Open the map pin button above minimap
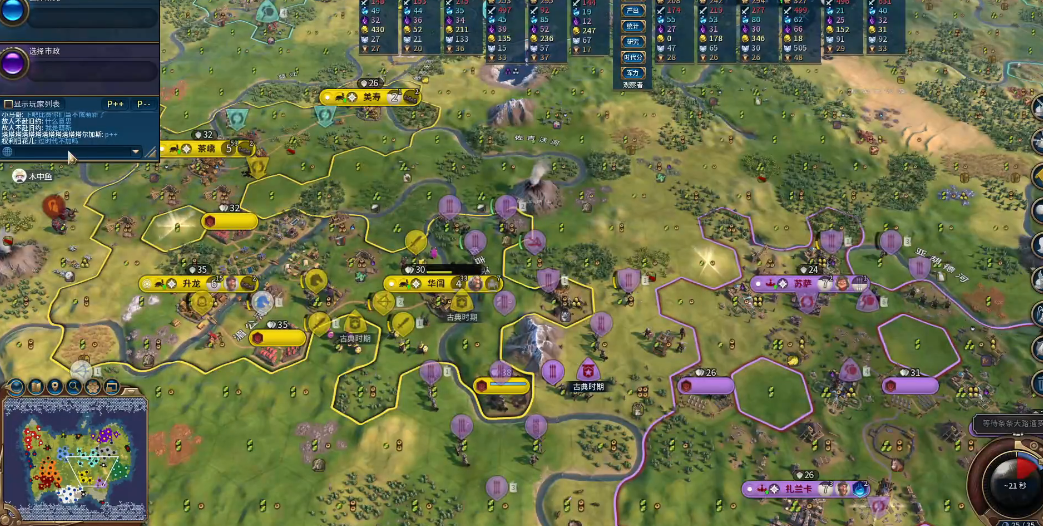 [55, 386]
